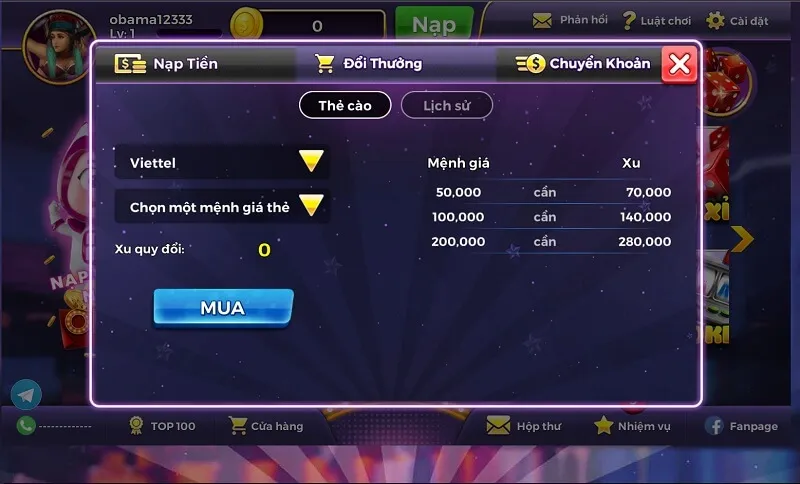Open the TOP 100 leaderboard
The width and height of the screenshot is (800, 484).
pos(162,426)
